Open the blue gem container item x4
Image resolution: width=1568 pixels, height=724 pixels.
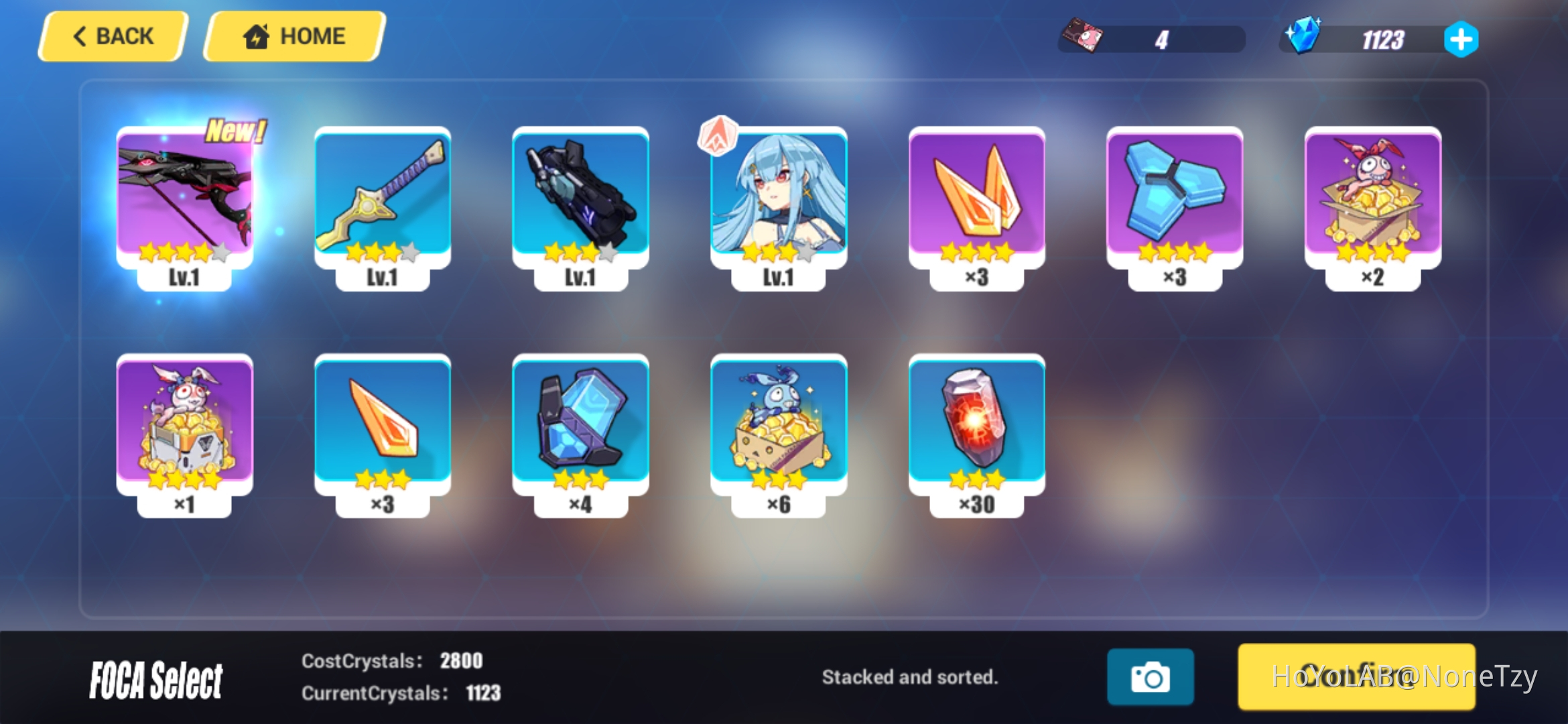(582, 429)
